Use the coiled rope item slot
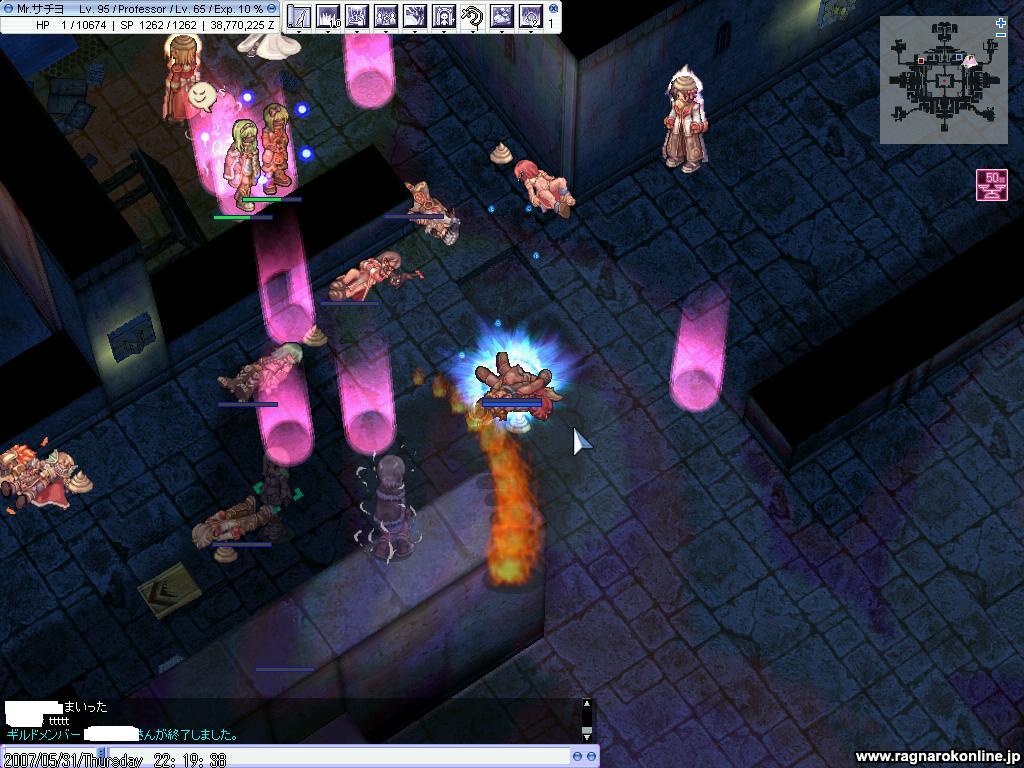The height and width of the screenshot is (768, 1024). pyautogui.click(x=473, y=16)
